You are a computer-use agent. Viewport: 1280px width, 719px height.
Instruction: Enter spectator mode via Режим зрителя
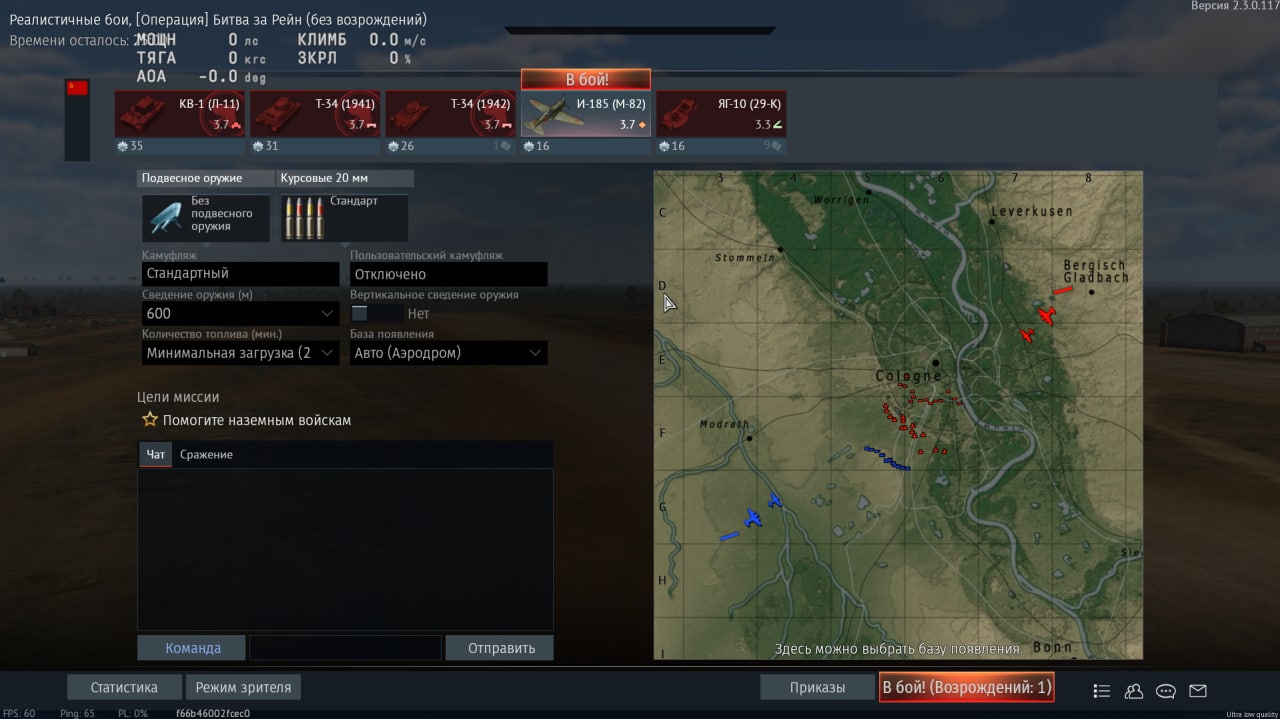(x=244, y=688)
